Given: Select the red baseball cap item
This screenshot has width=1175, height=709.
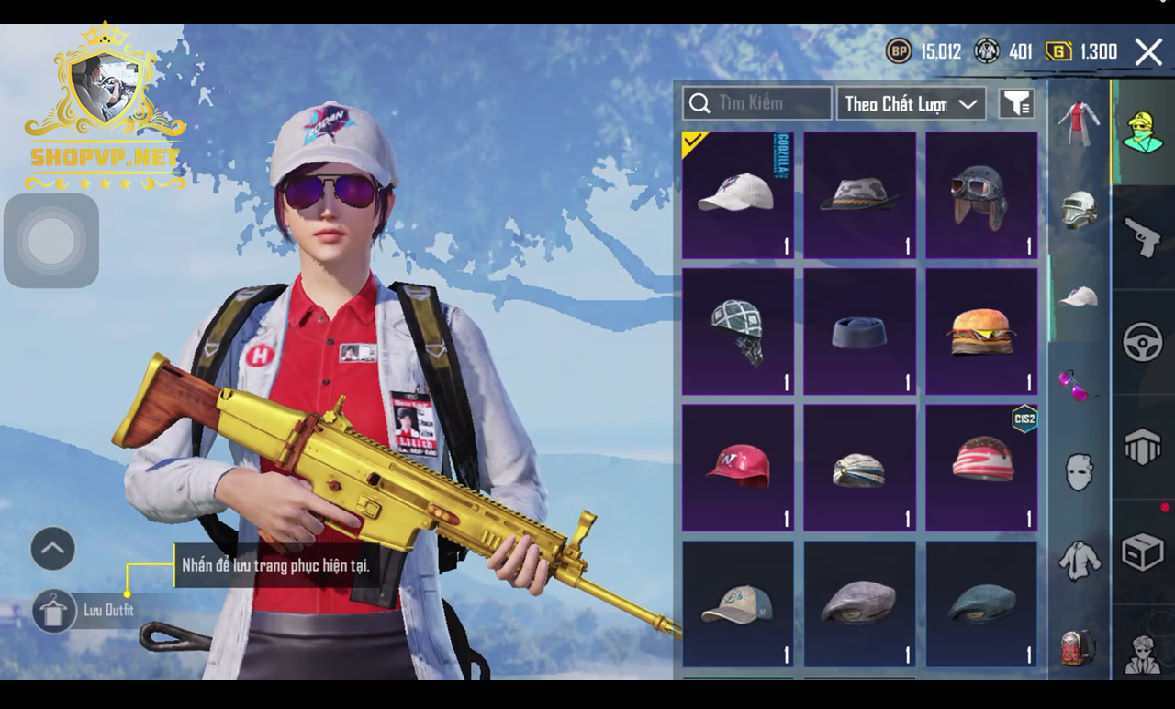Looking at the screenshot, I should 737,467.
